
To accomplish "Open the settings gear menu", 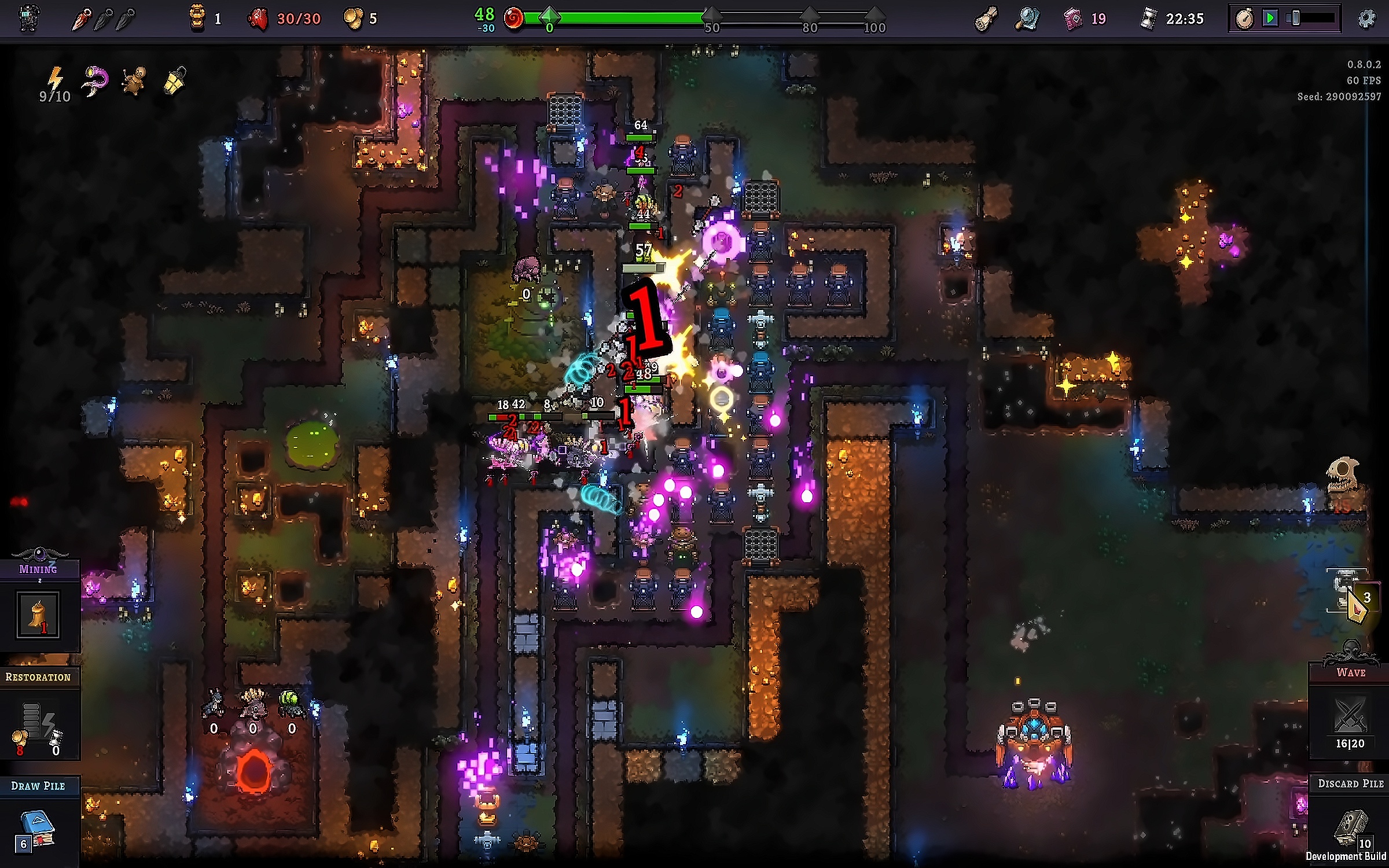I will point(1366,19).
